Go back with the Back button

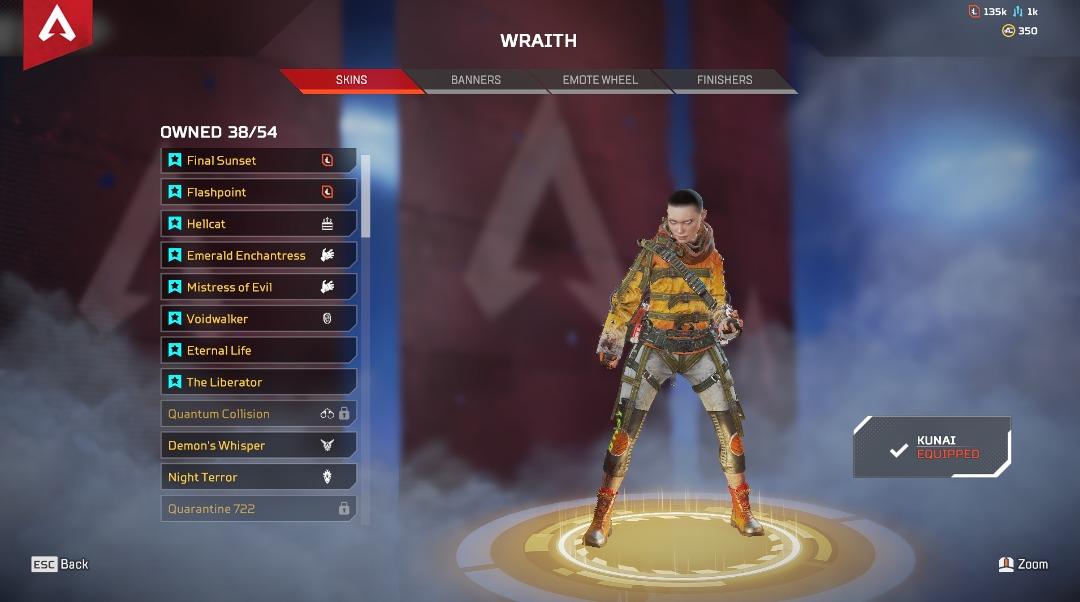coord(60,564)
